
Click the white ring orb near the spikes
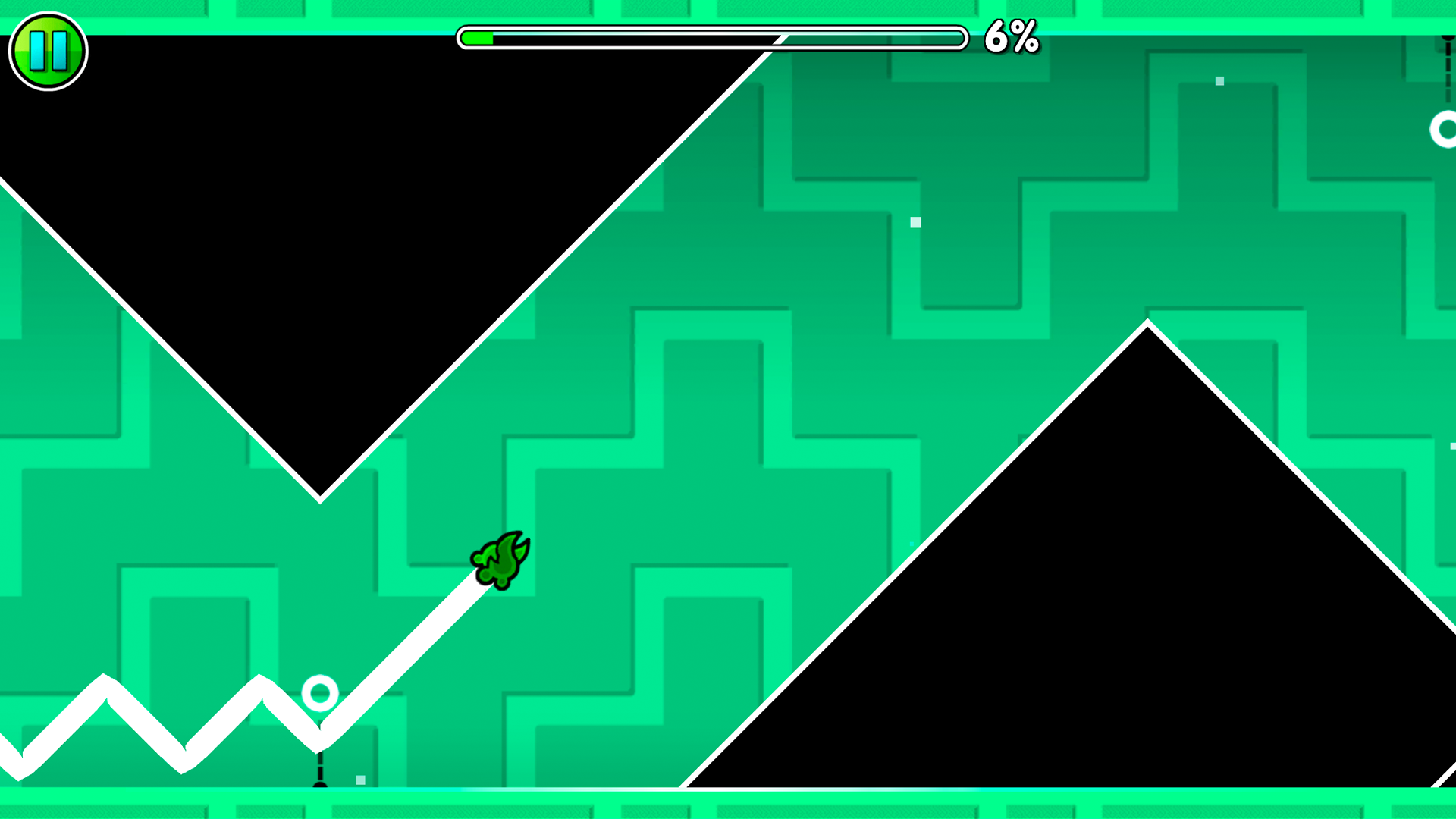pyautogui.click(x=318, y=694)
